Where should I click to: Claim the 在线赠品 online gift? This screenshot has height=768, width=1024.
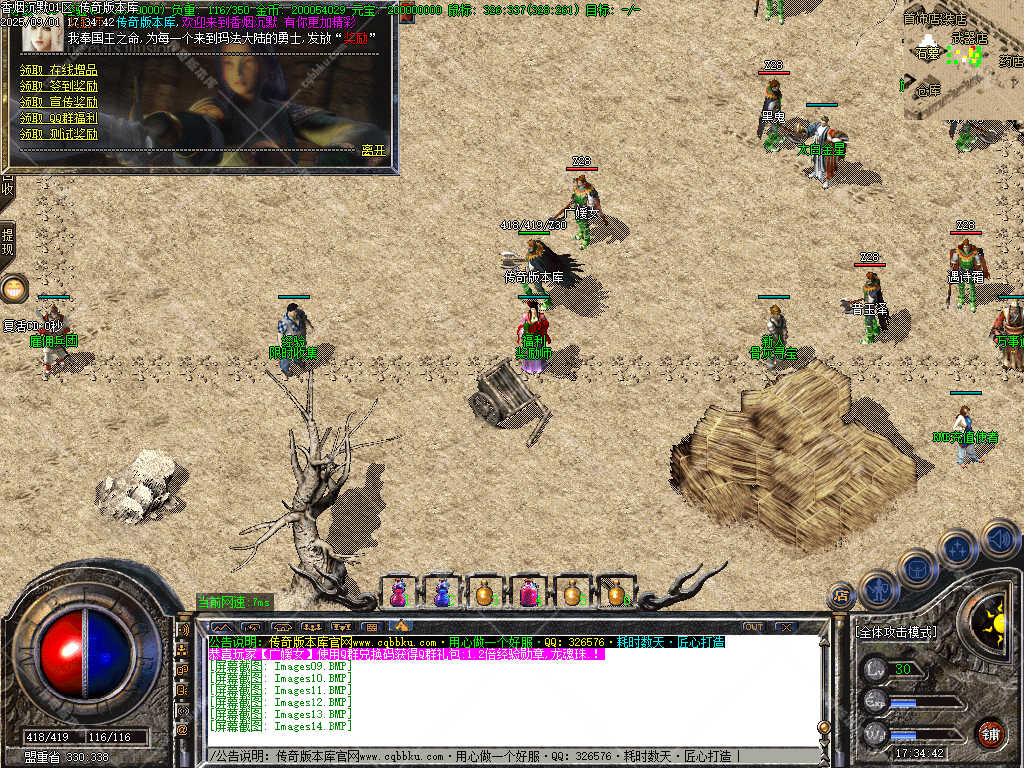tap(59, 70)
